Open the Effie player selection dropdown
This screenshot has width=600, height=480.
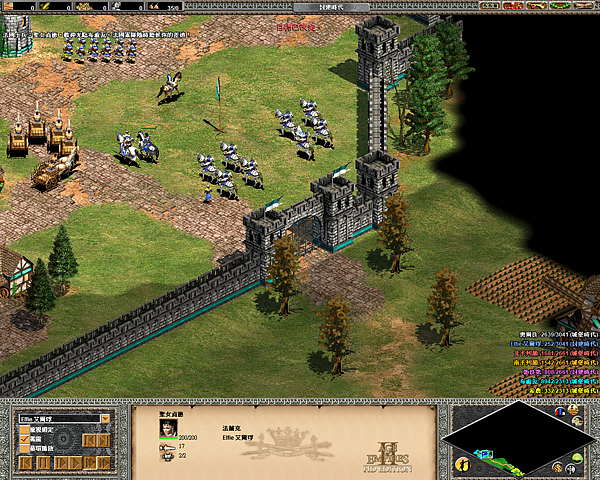[105, 418]
